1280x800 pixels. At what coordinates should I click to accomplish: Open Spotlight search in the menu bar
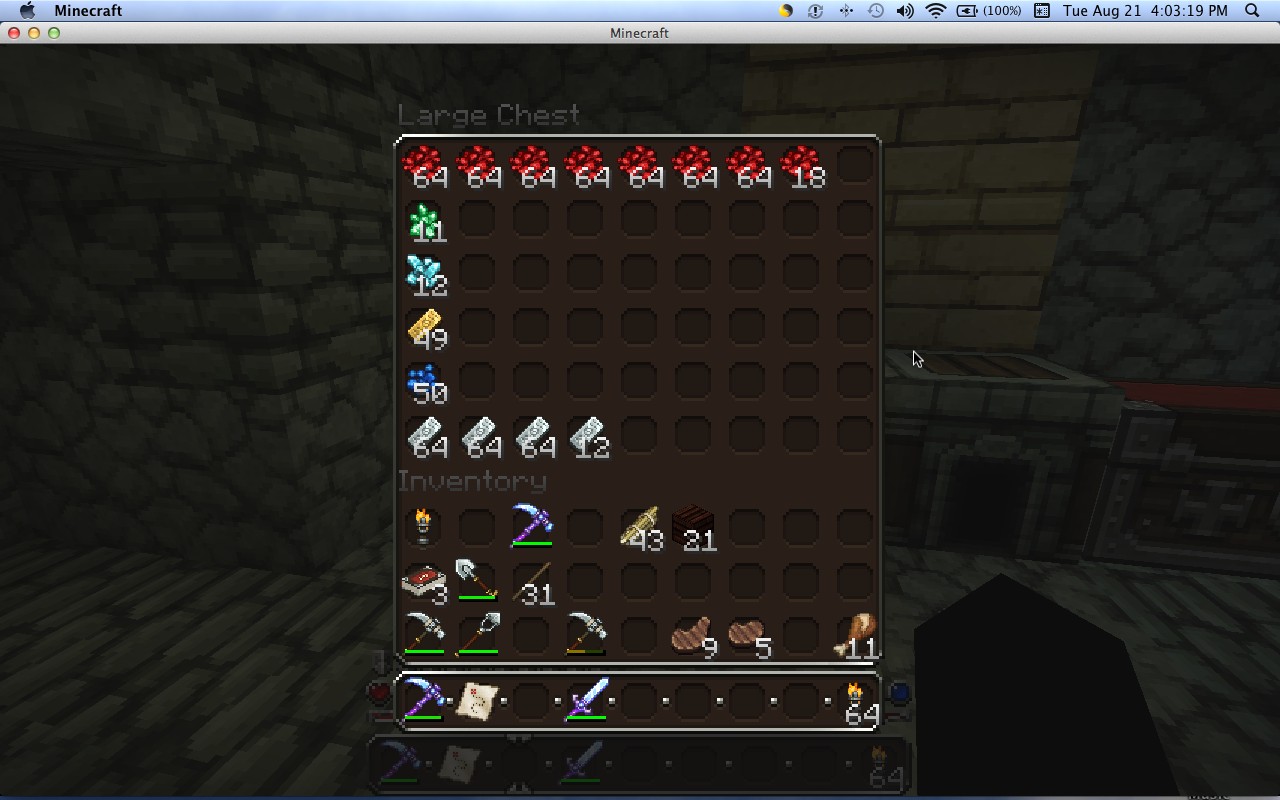click(1252, 11)
